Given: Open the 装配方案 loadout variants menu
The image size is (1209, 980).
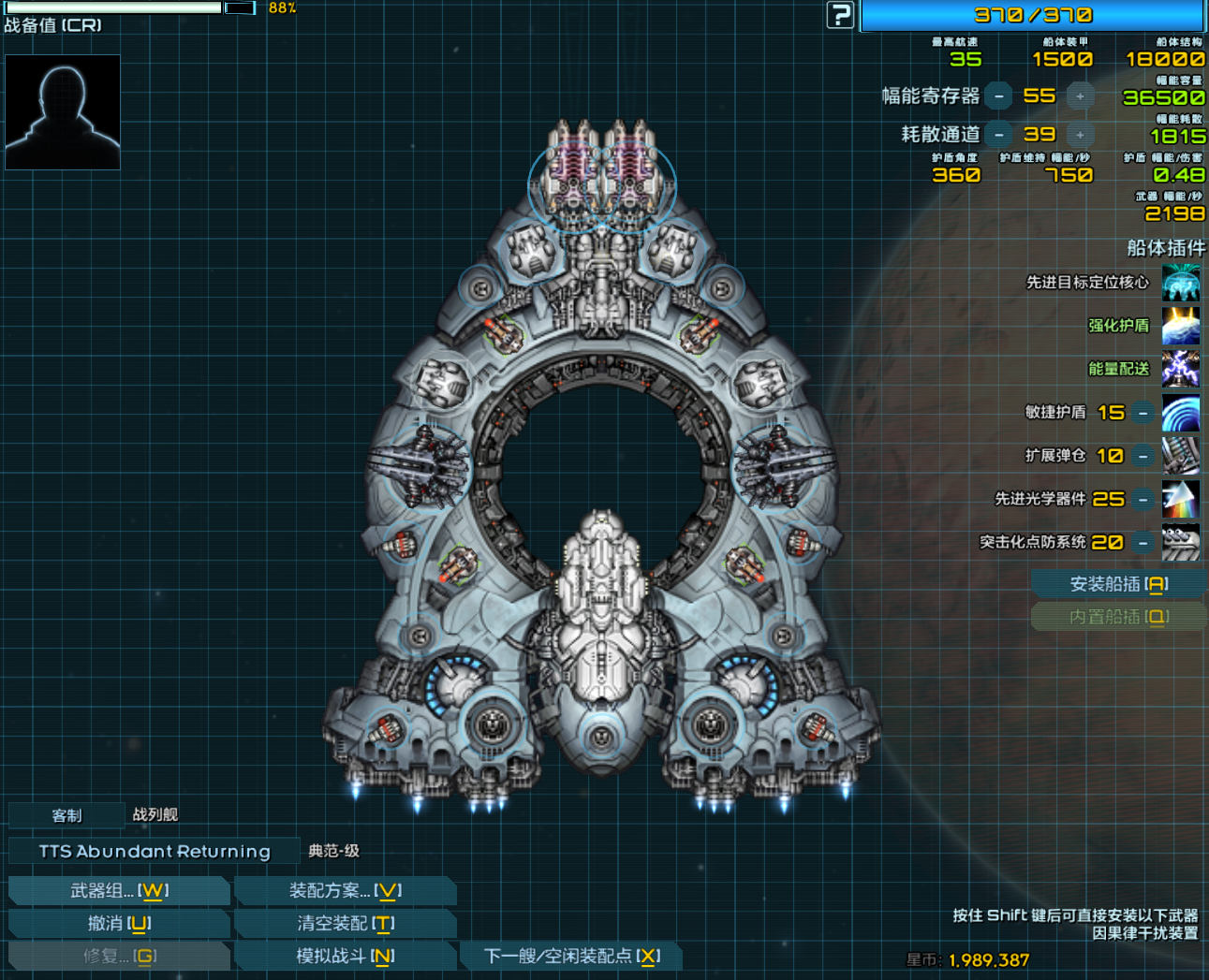Looking at the screenshot, I should tap(345, 891).
